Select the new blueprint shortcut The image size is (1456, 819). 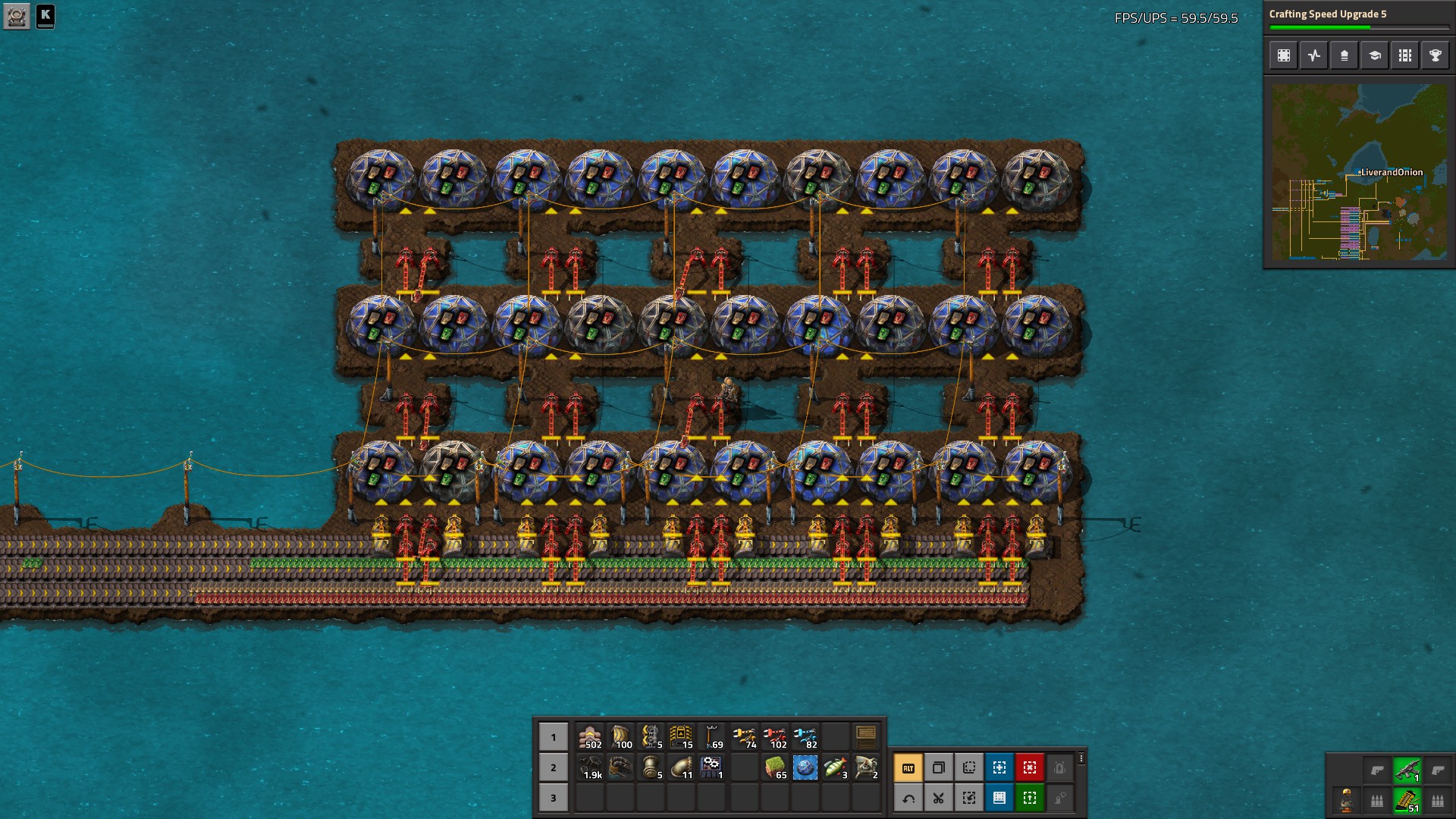tap(999, 767)
